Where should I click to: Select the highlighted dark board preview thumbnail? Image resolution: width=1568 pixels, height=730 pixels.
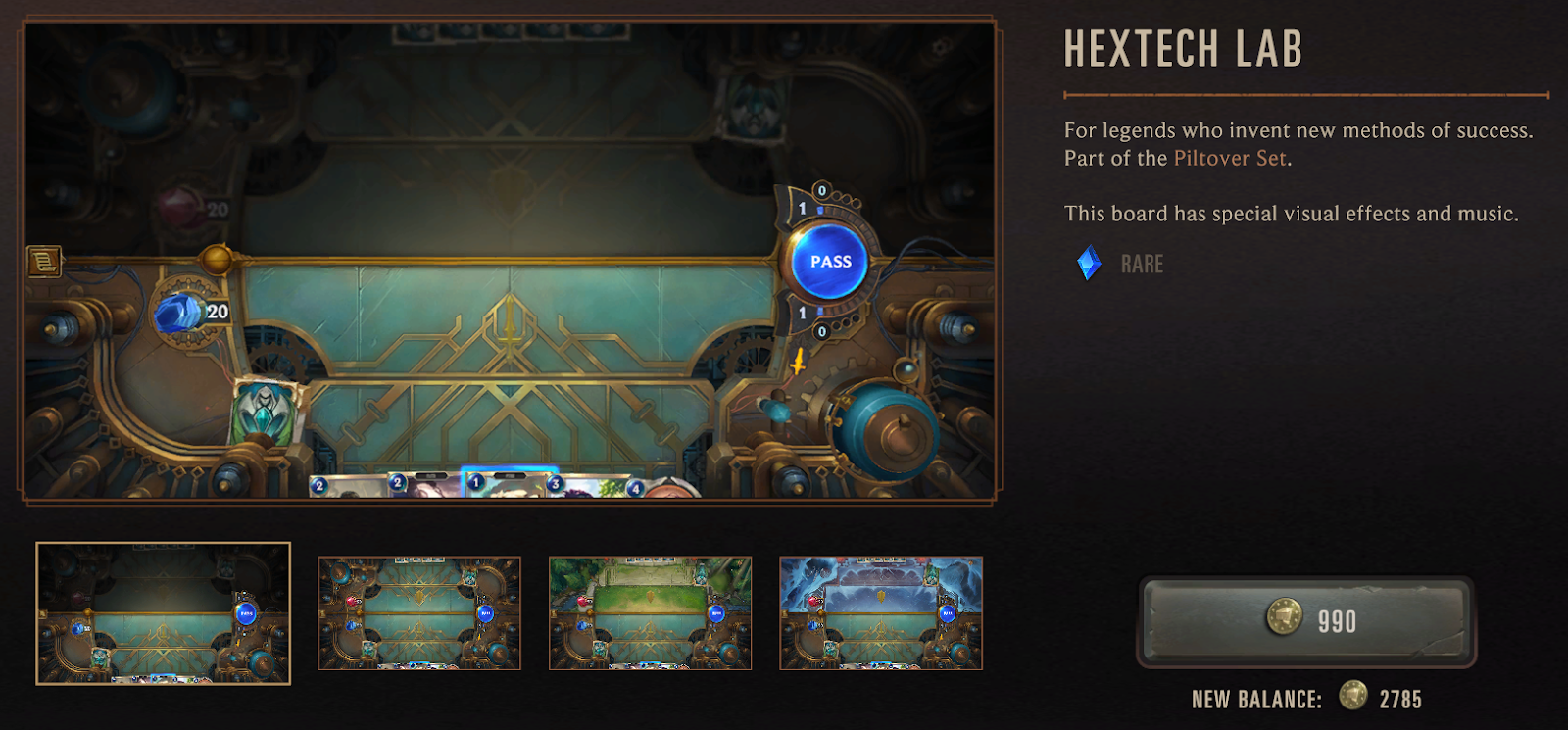click(164, 613)
